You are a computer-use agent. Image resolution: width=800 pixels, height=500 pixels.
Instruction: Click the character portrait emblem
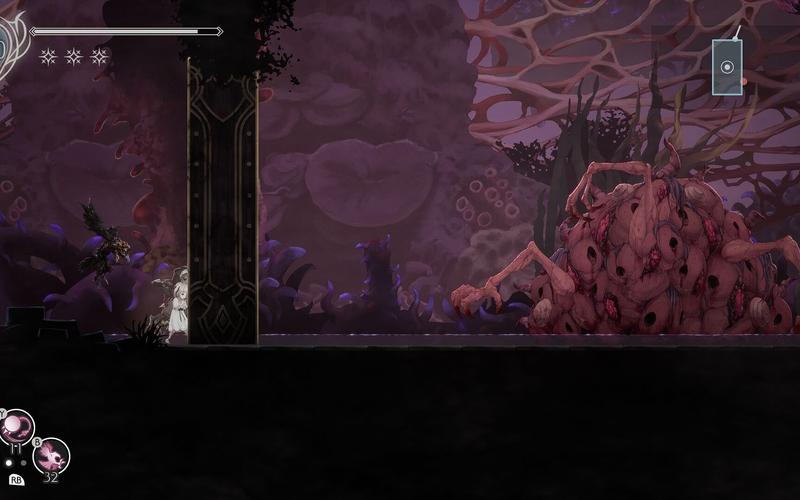tap(10, 40)
